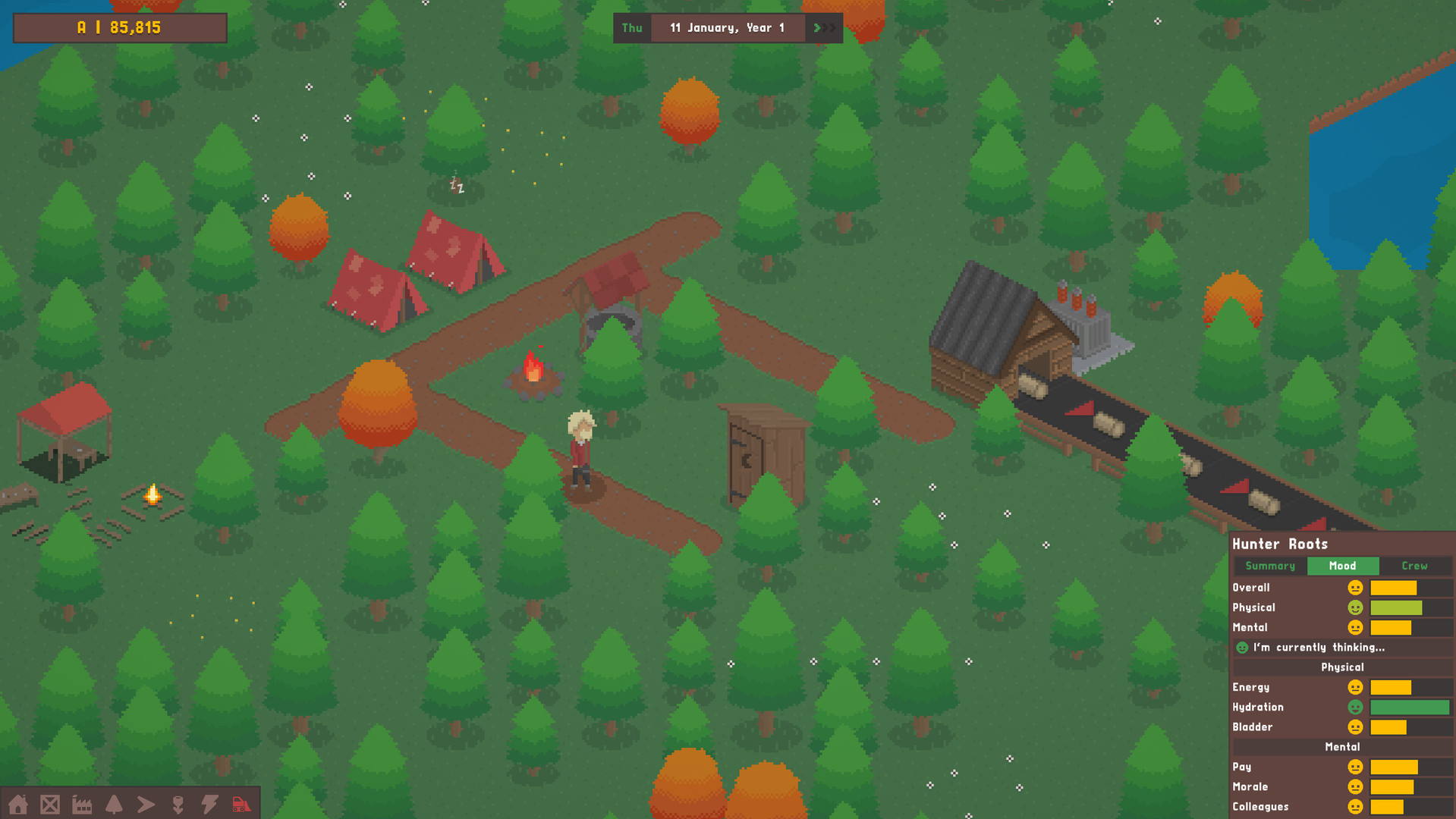Screen dimensions: 1456x819
Task: Select the factory building icon
Action: (x=83, y=804)
